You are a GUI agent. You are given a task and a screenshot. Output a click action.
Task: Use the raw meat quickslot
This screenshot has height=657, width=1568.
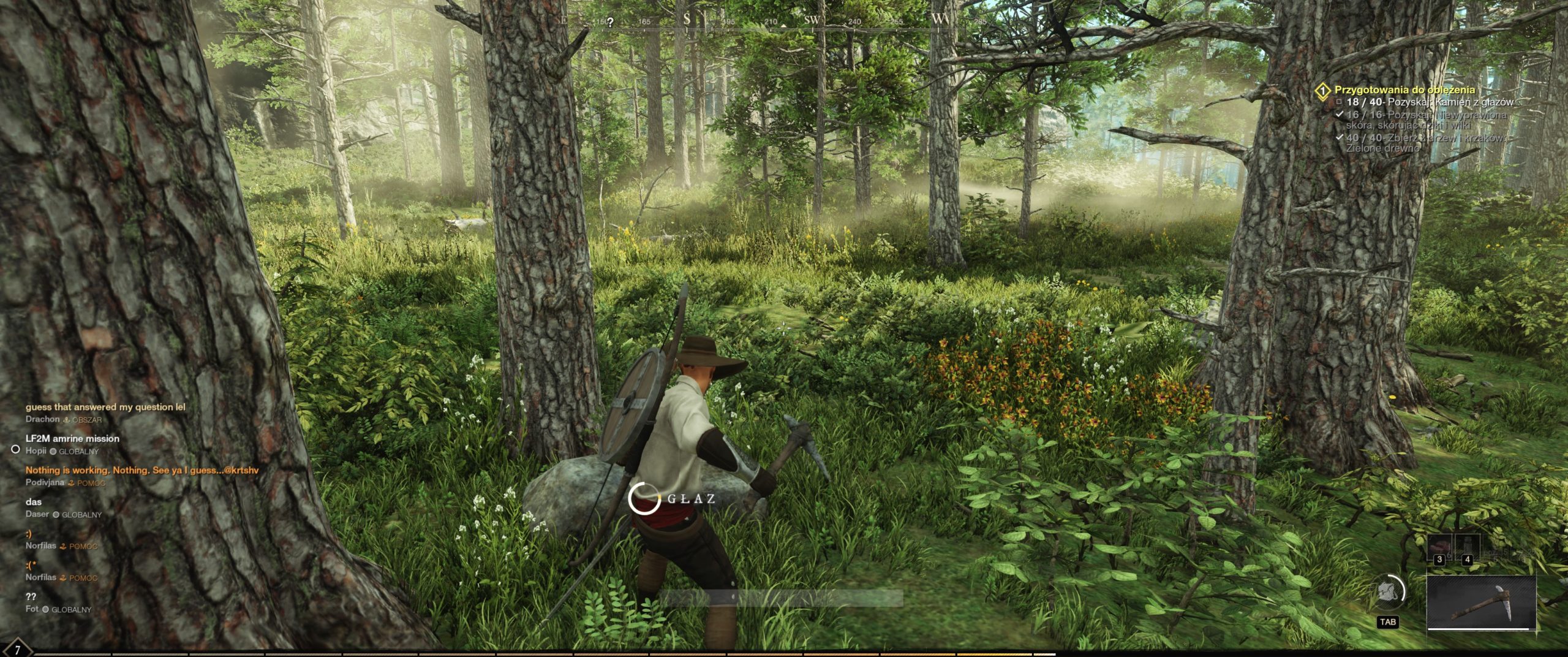tap(1439, 548)
